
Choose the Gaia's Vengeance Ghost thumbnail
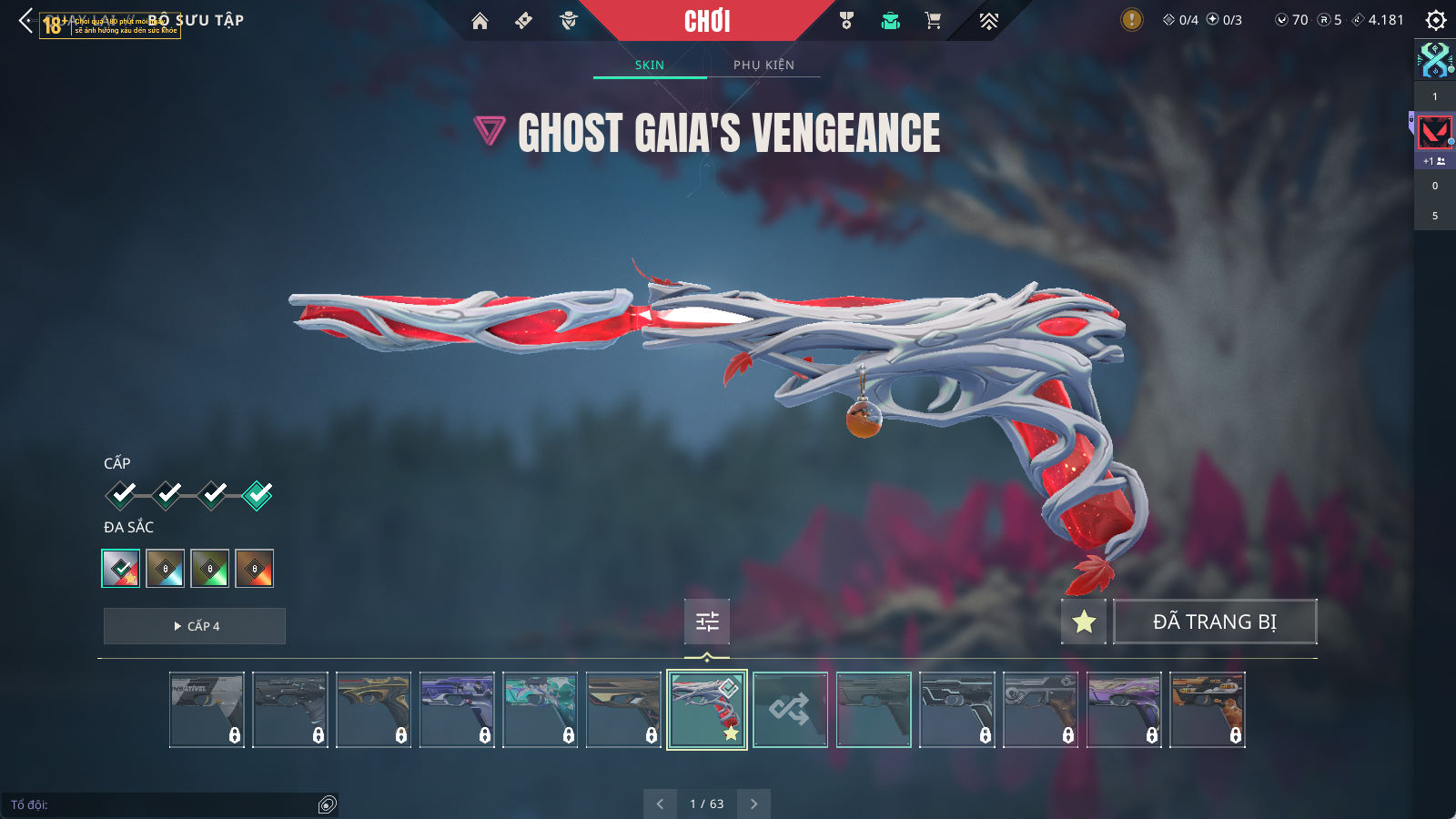[x=707, y=710]
